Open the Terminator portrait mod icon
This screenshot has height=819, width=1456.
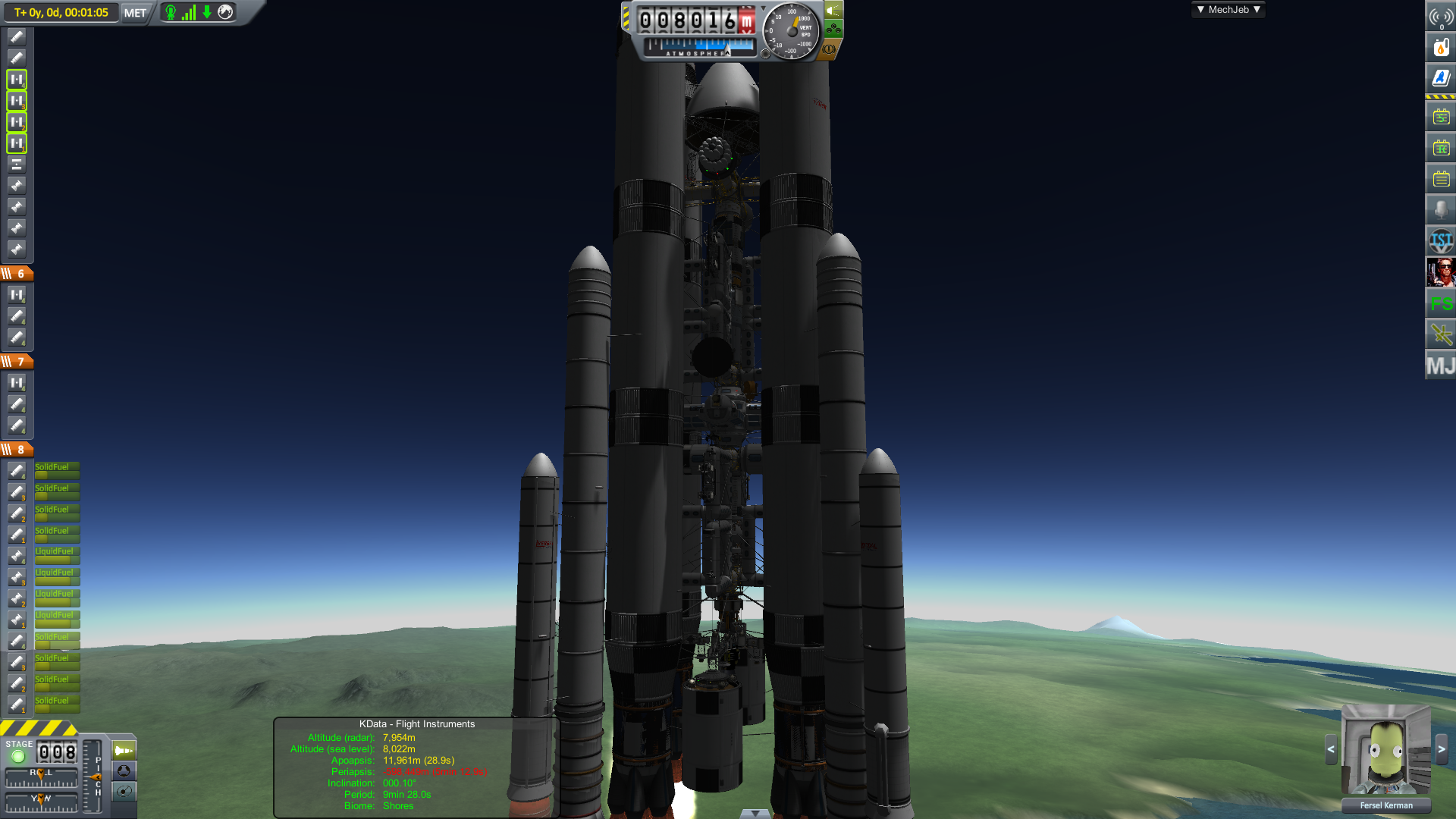[1441, 271]
